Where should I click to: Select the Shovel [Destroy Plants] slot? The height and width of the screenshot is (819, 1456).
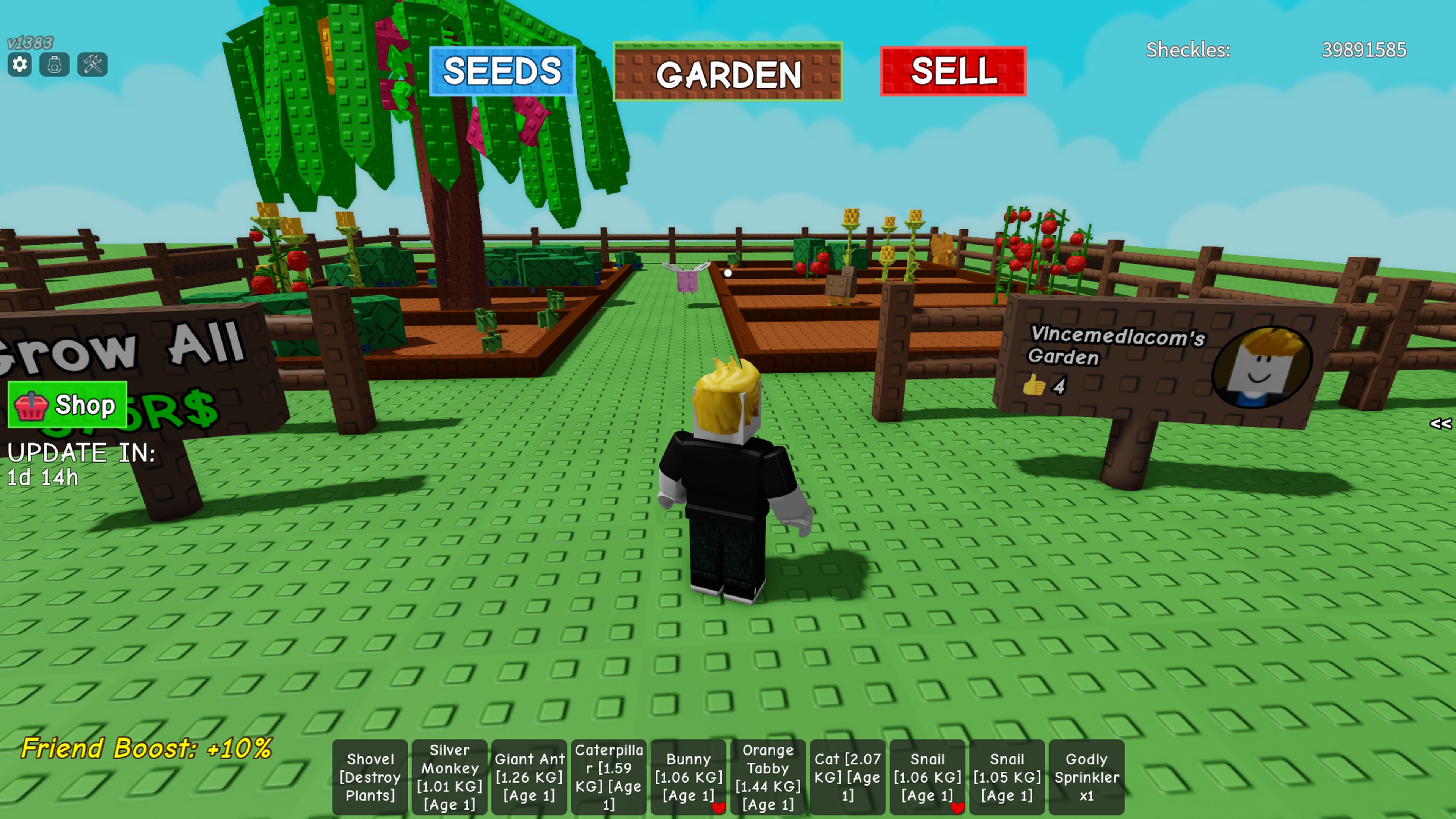370,777
